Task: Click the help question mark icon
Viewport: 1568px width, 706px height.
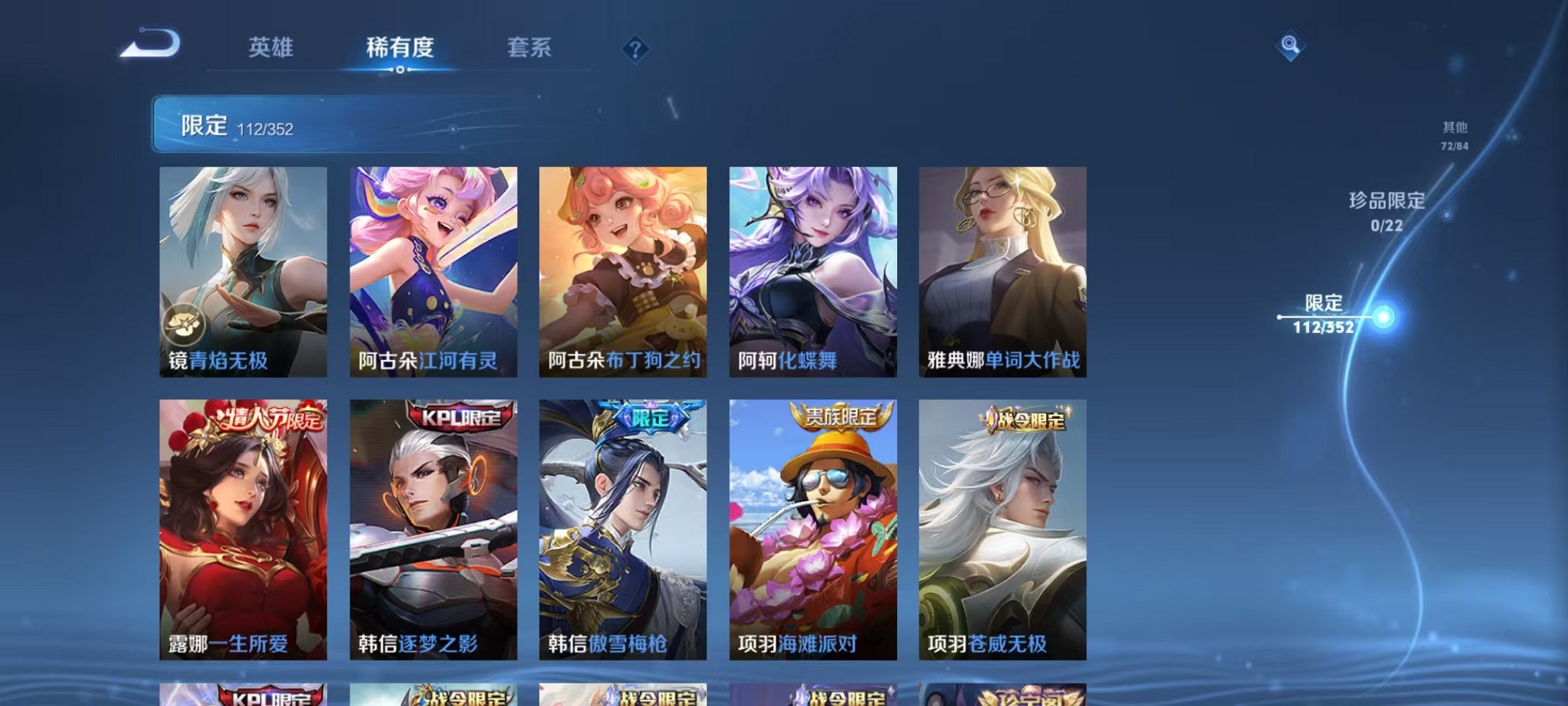Action: (634, 49)
